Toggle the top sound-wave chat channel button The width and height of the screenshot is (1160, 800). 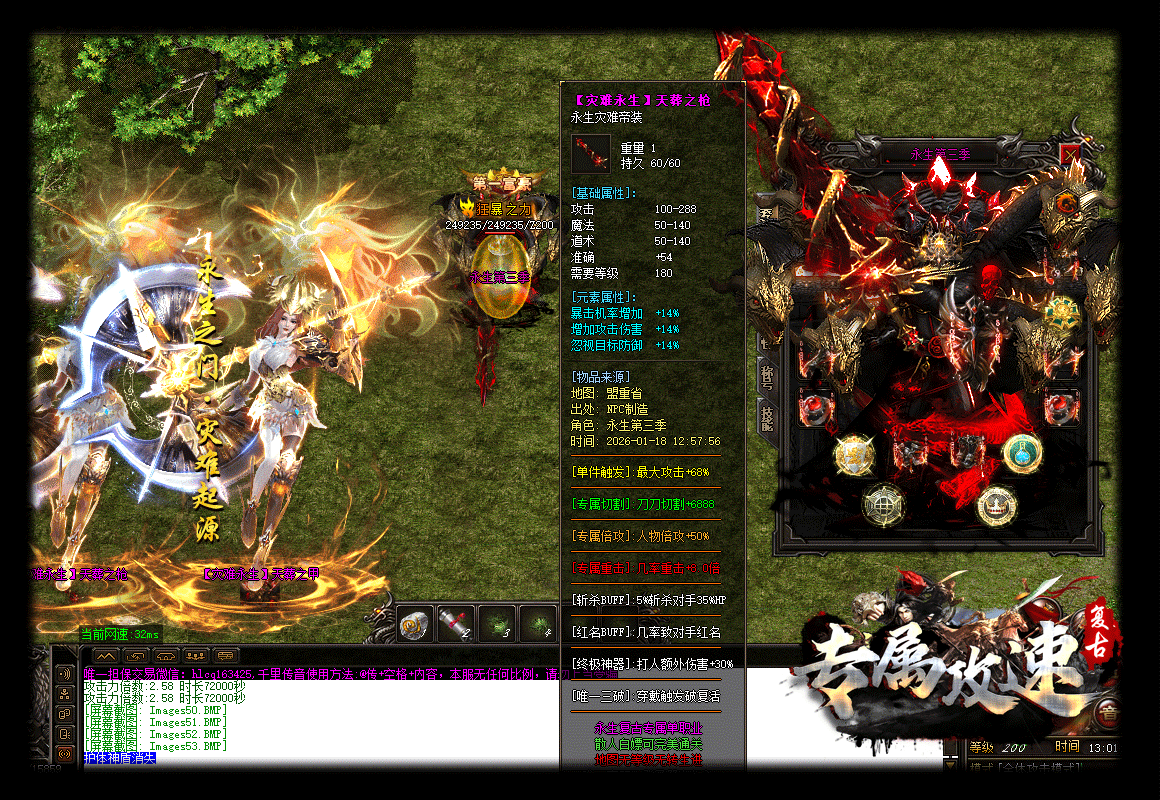pos(66,674)
